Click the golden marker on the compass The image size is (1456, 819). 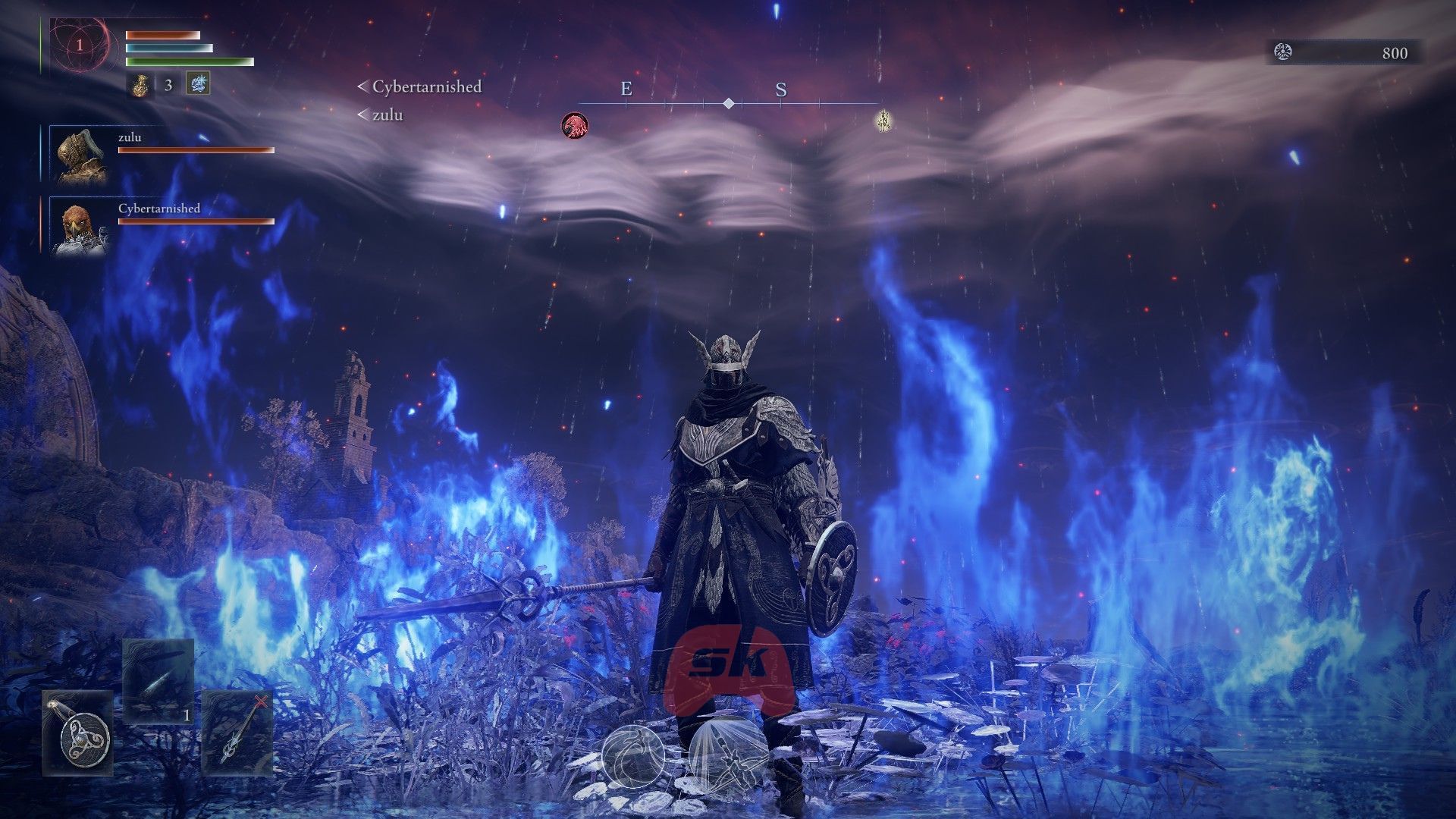click(x=882, y=121)
